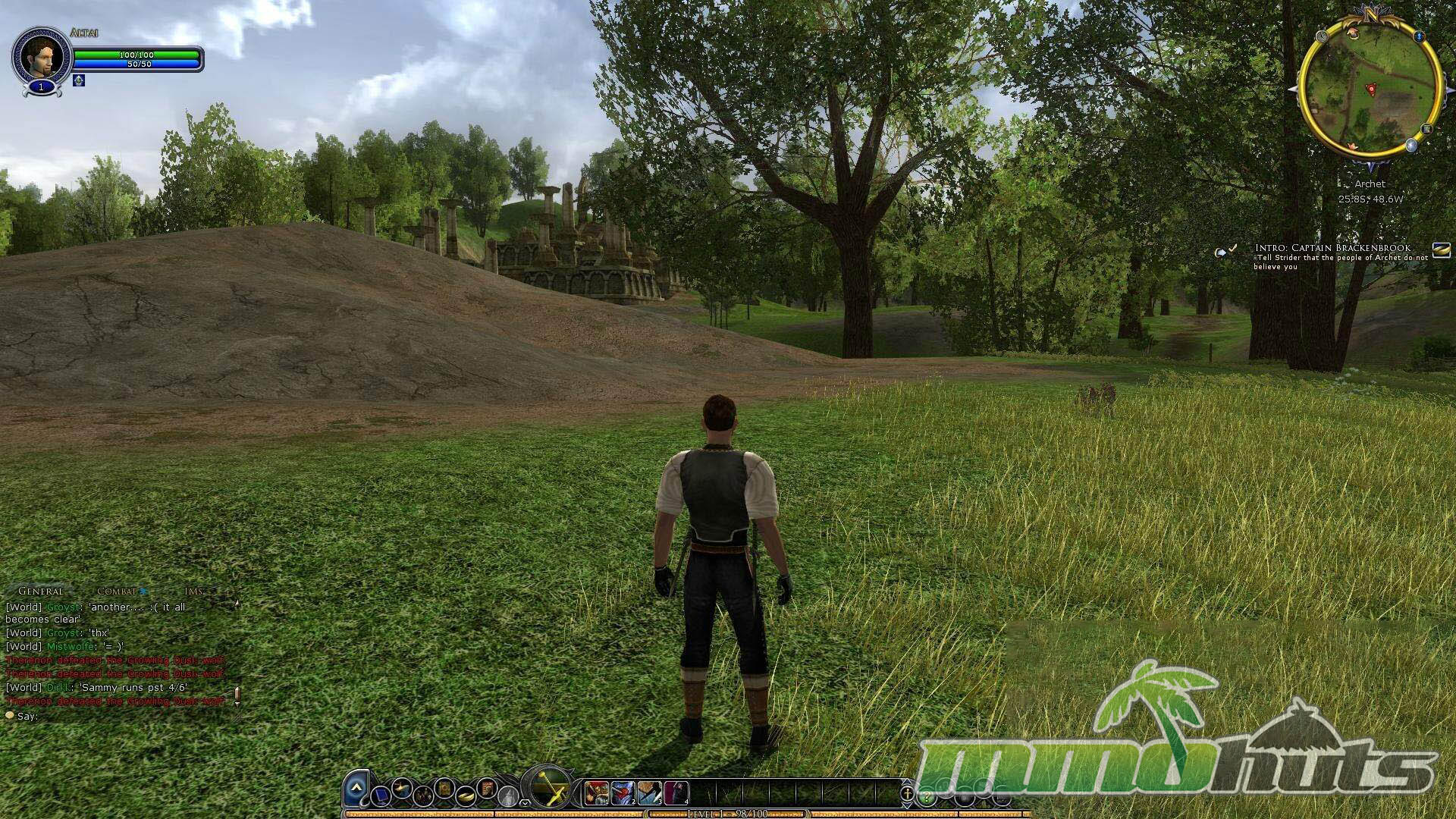Select Altai's character portrait
This screenshot has width=1456, height=819.
[x=40, y=56]
